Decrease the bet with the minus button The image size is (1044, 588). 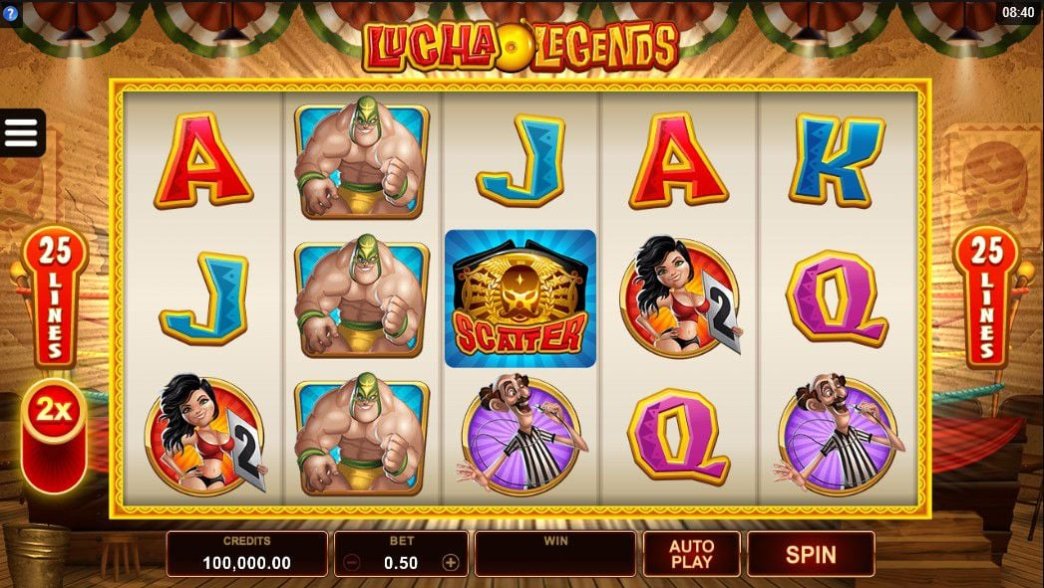pyautogui.click(x=351, y=563)
